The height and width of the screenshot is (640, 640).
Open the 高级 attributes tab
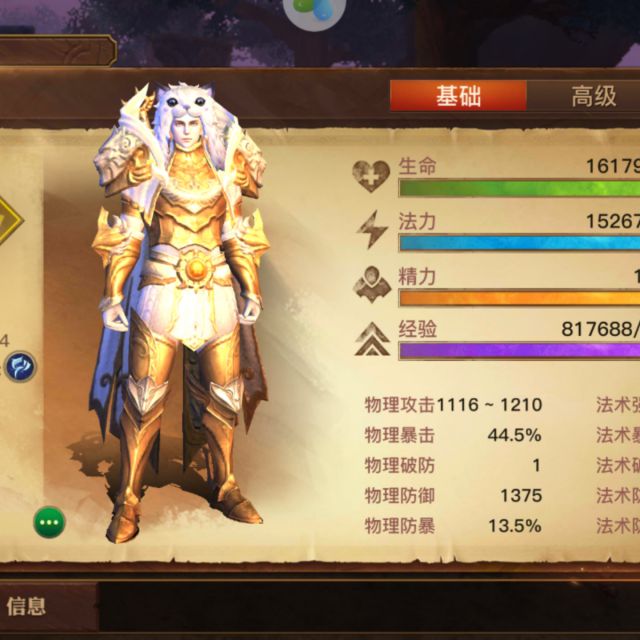click(x=592, y=96)
